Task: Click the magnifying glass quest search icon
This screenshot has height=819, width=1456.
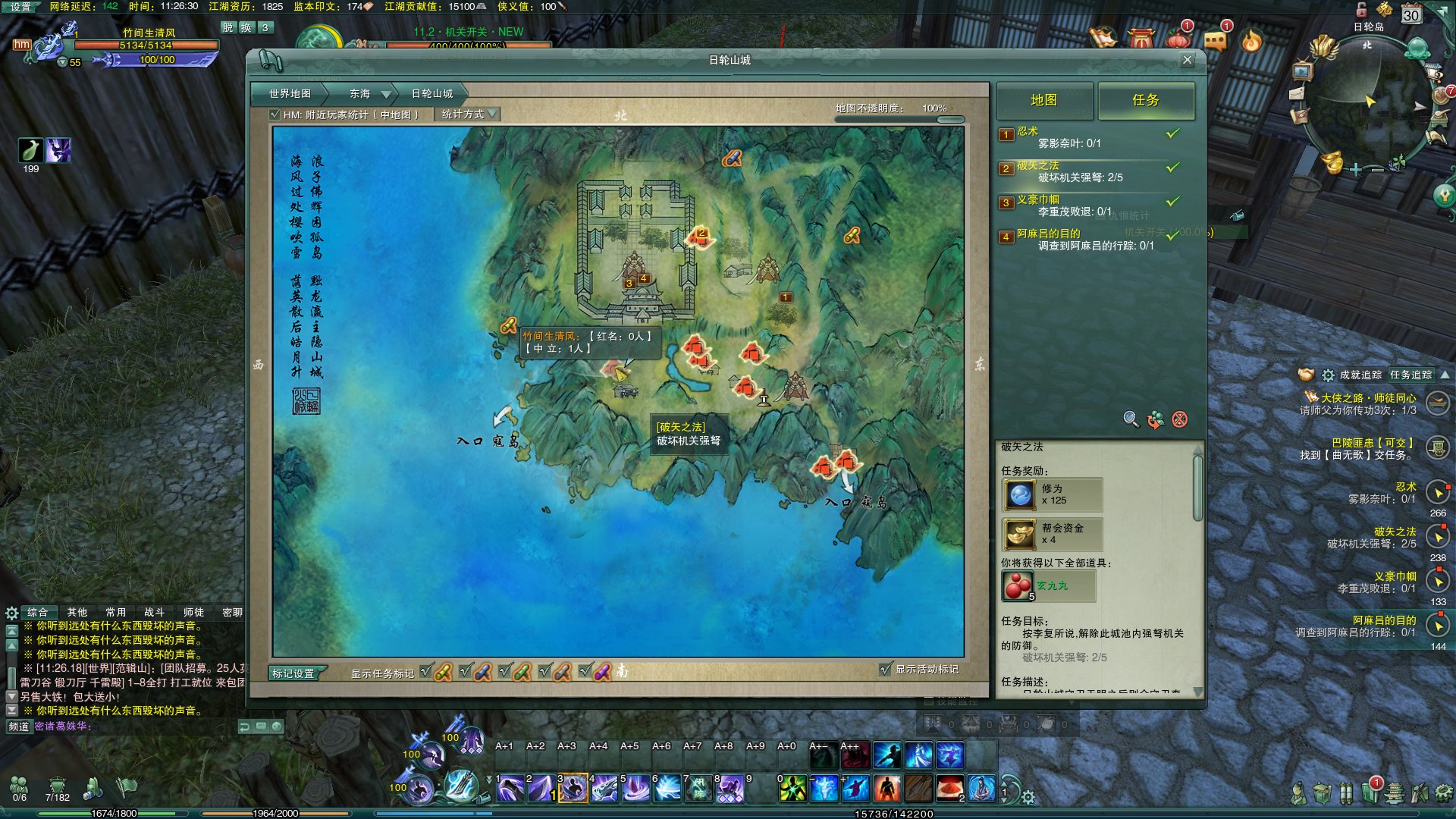Action: (x=1130, y=419)
